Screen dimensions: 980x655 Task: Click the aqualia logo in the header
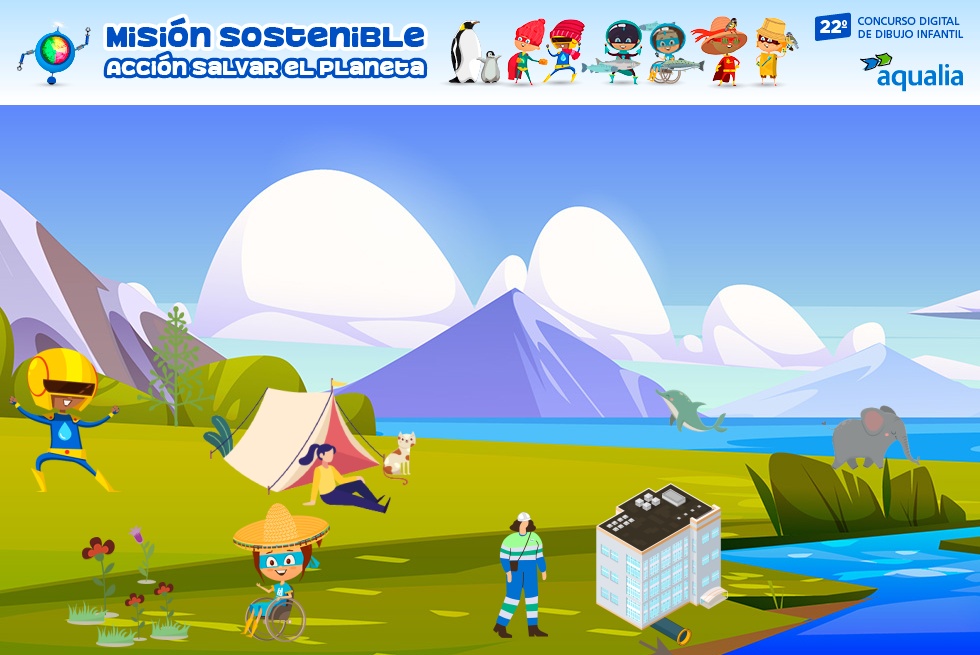click(x=911, y=72)
